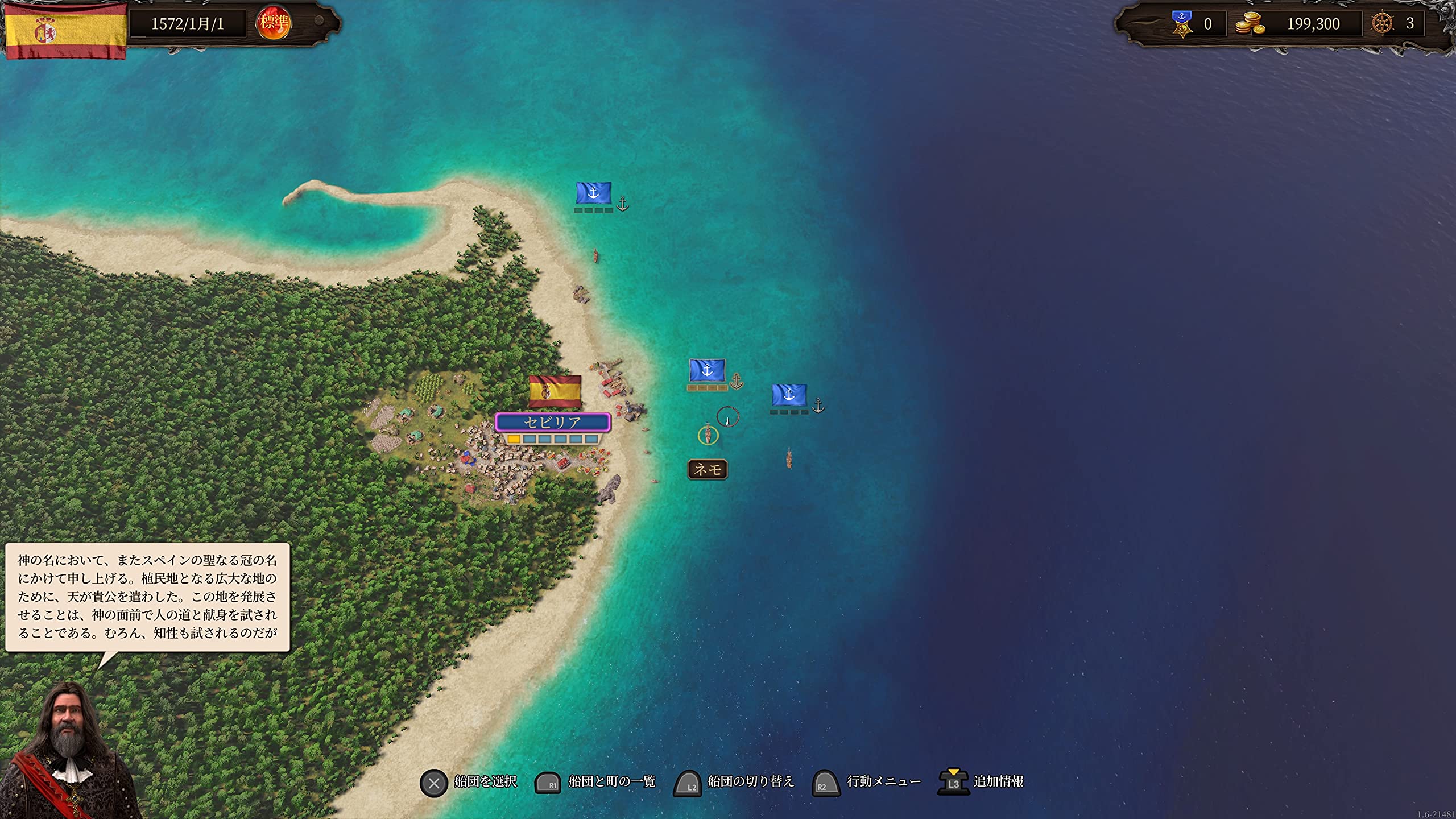Select the Spanish flag above セビリア

555,391
